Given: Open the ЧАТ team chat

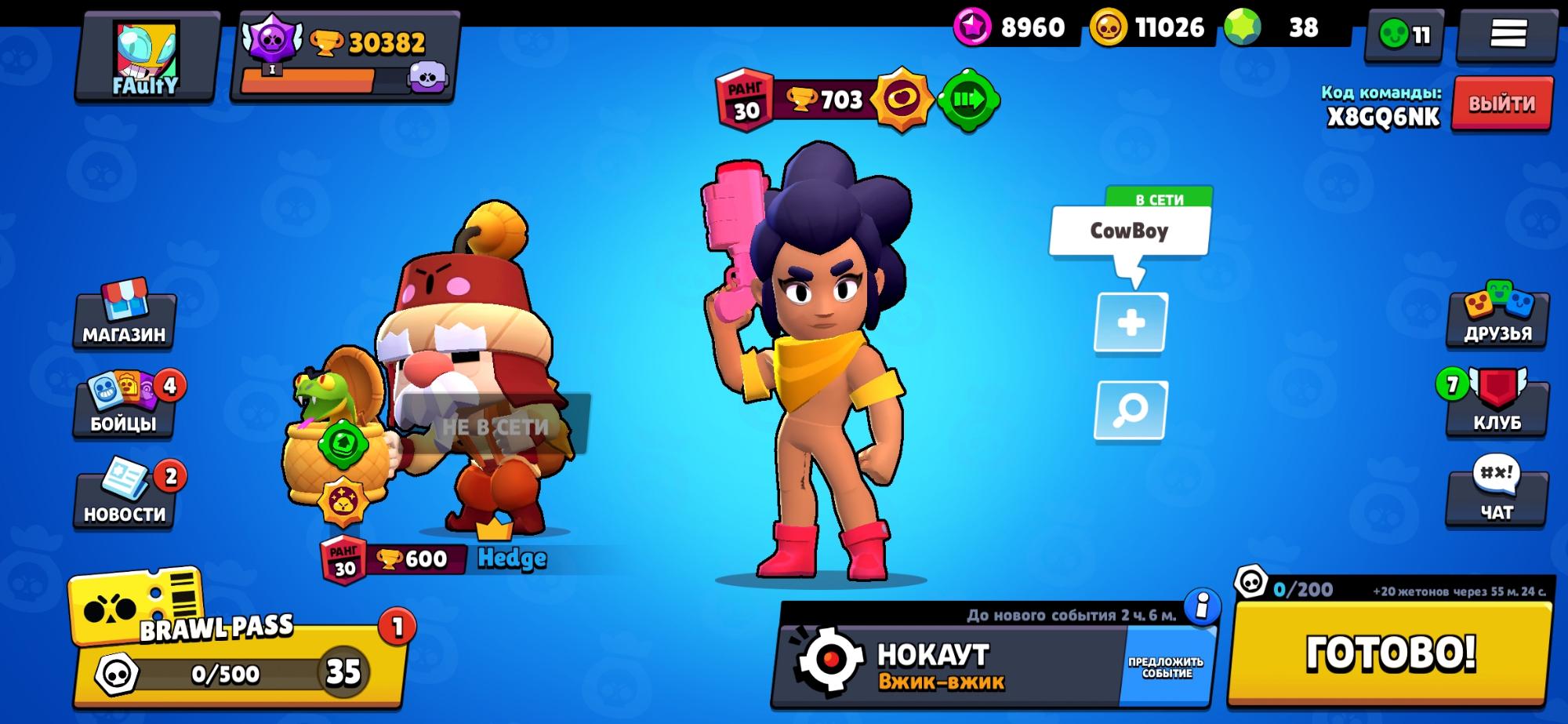Looking at the screenshot, I should pyautogui.click(x=1496, y=494).
